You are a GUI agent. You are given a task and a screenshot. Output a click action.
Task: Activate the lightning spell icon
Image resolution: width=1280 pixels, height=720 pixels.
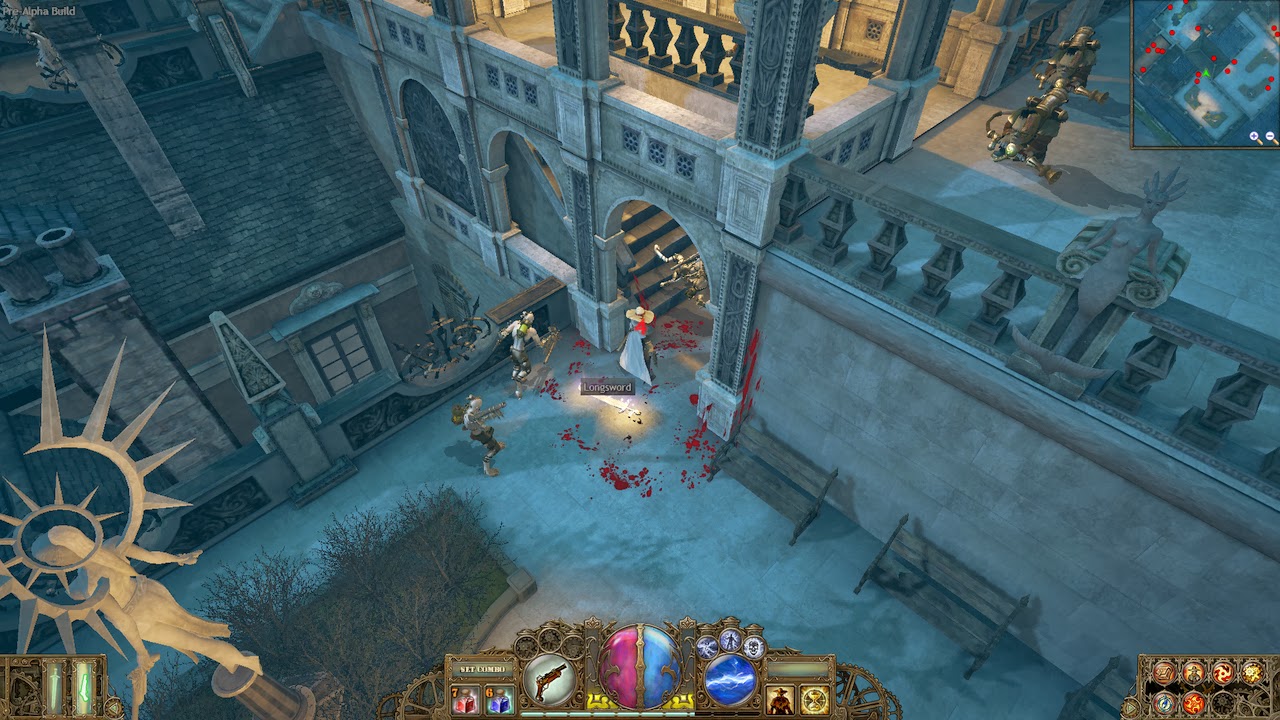tap(729, 680)
